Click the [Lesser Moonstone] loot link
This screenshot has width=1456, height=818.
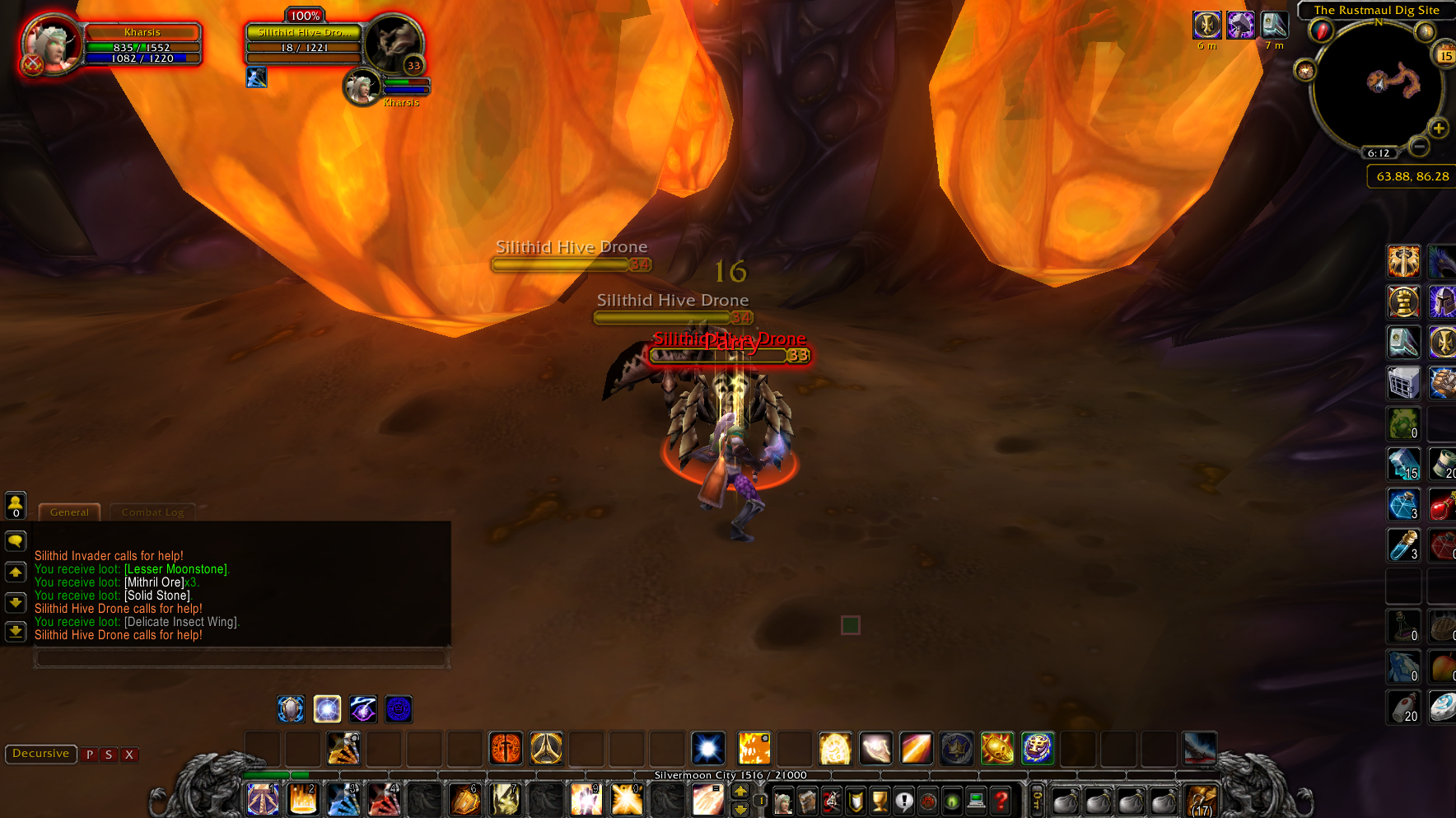(175, 569)
